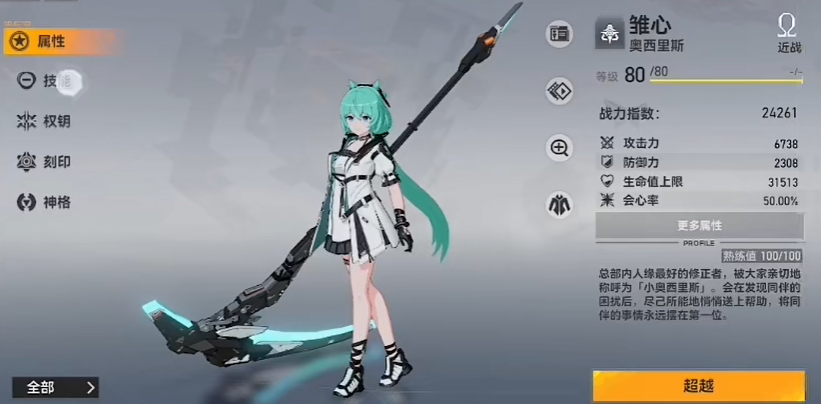The height and width of the screenshot is (404, 821).
Task: Click the 奥西里斯 faction emblem
Action: pos(608,33)
